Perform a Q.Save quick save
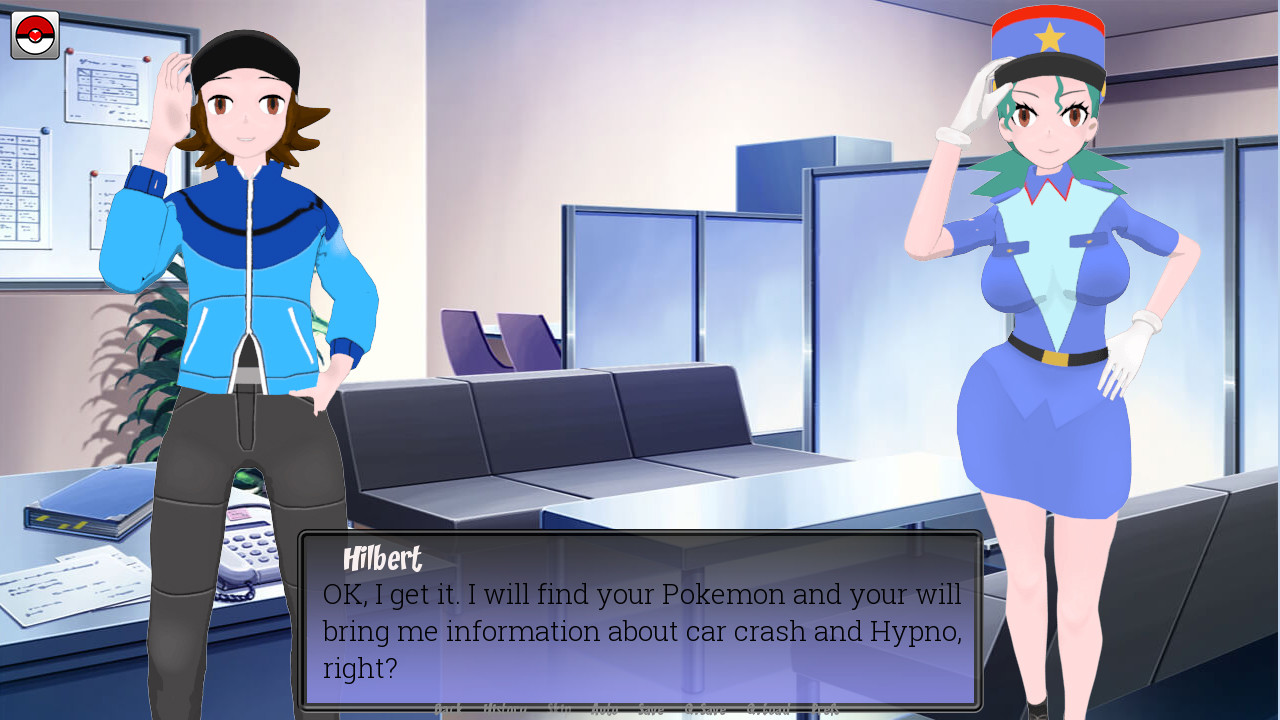This screenshot has height=720, width=1280. pyautogui.click(x=706, y=707)
